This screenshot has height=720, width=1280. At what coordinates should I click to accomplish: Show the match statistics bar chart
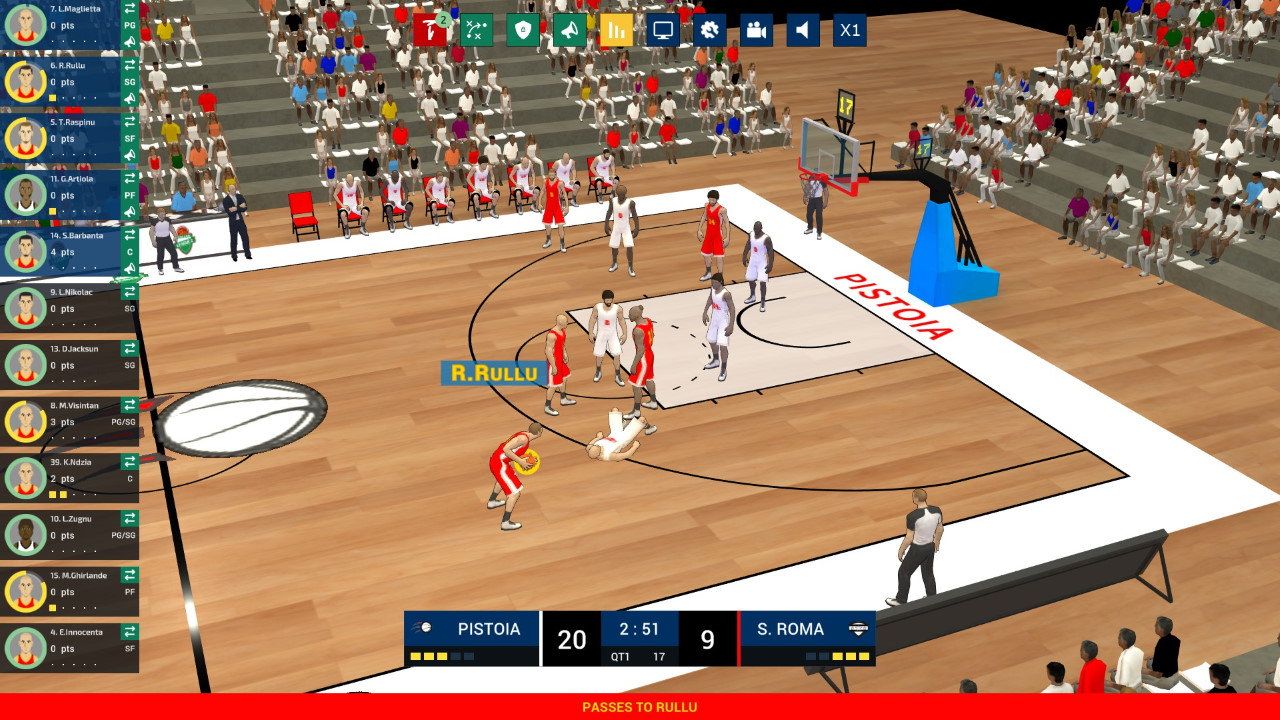[x=616, y=30]
